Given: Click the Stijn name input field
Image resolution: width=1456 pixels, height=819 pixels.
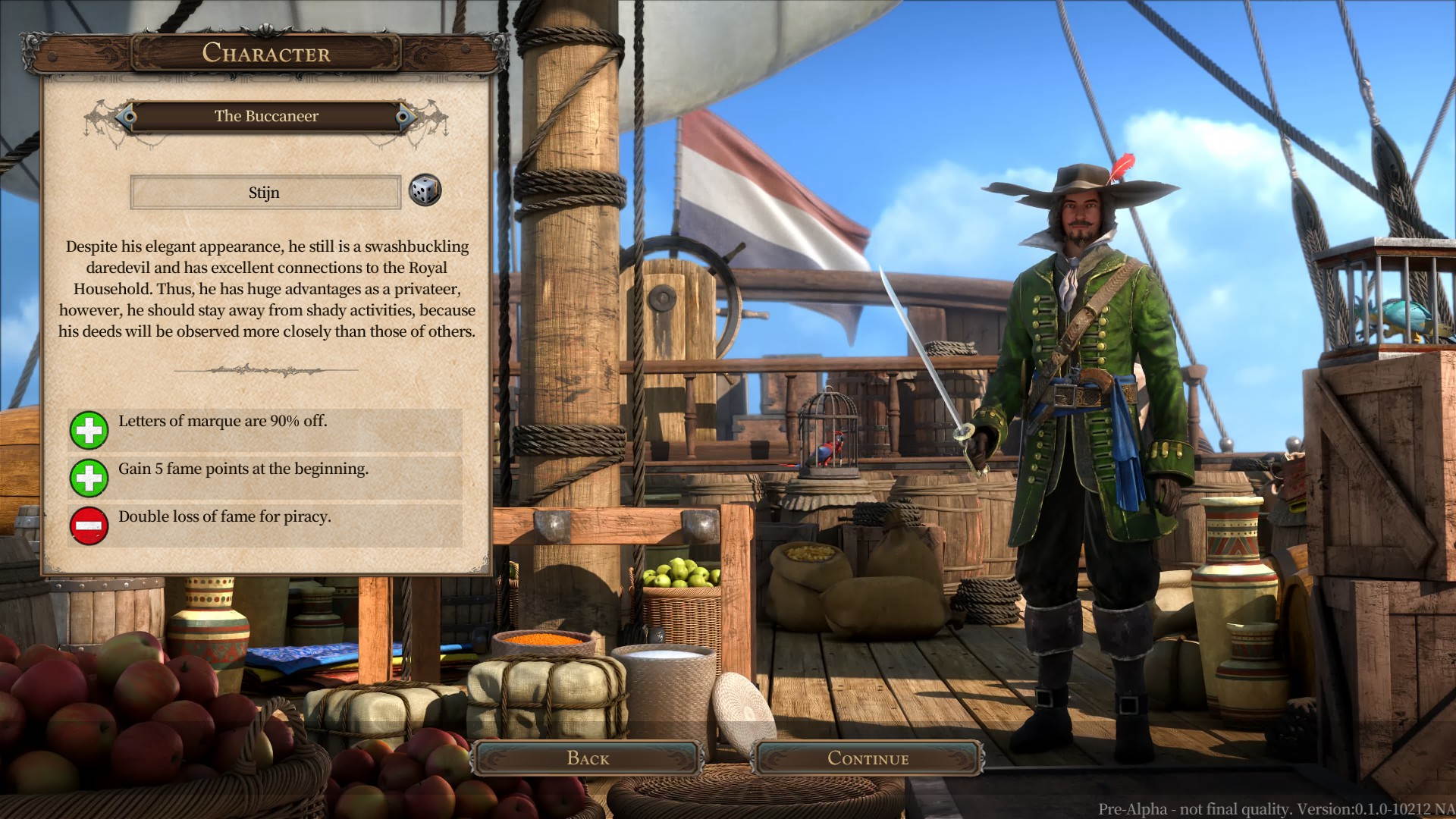Looking at the screenshot, I should (x=265, y=192).
